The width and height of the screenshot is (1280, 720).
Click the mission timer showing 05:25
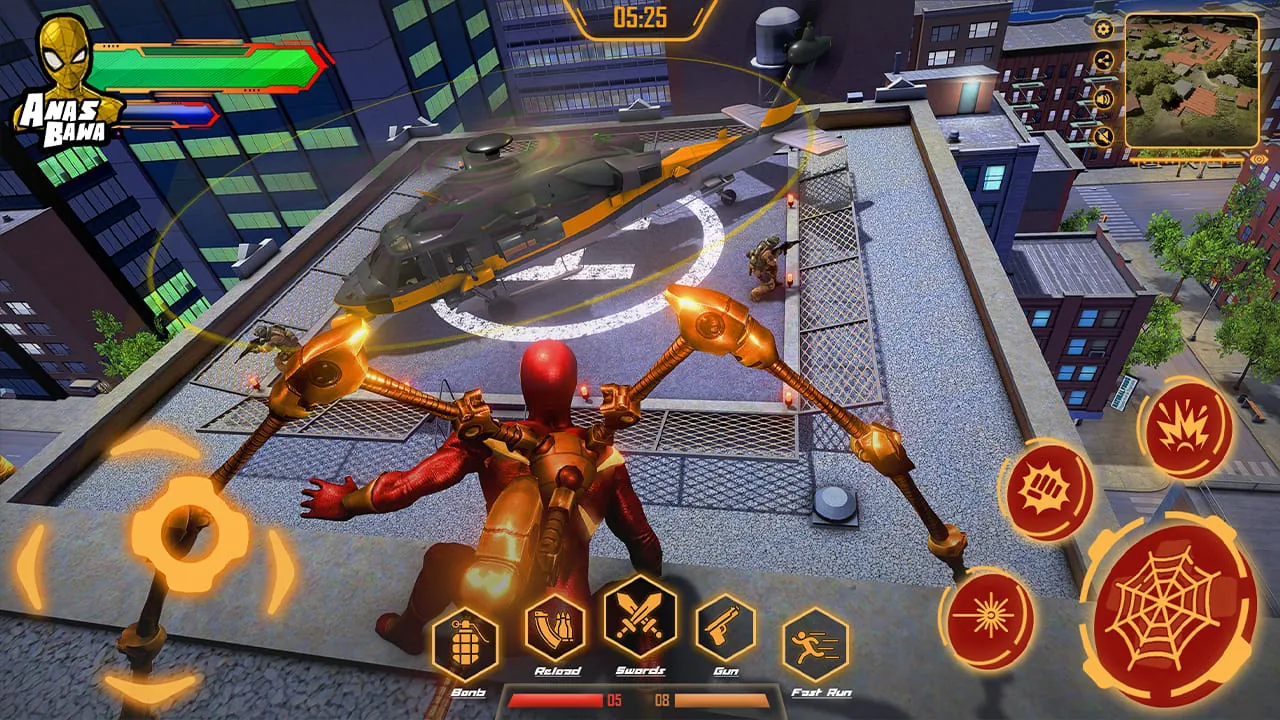(x=639, y=15)
